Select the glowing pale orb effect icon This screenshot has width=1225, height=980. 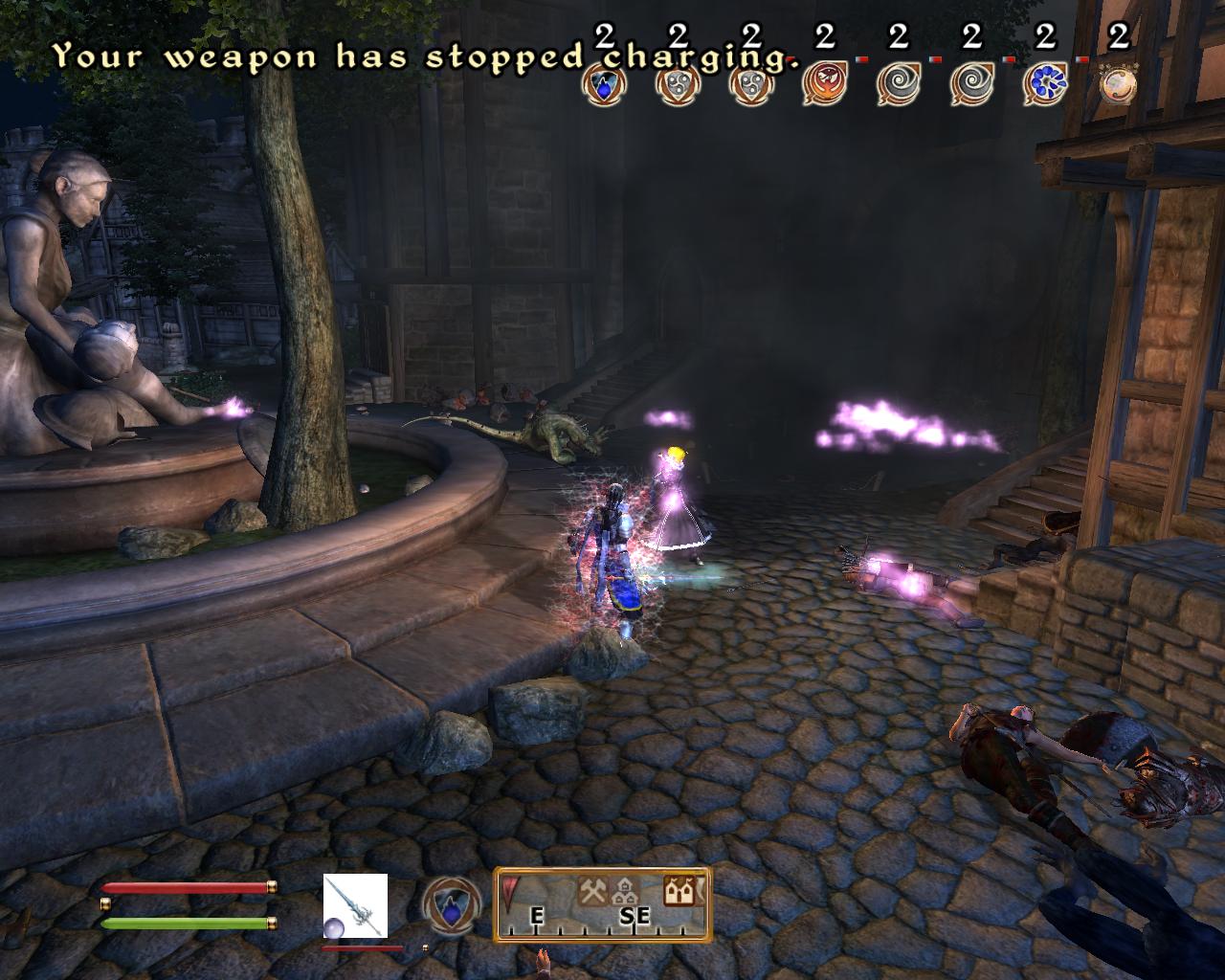click(x=1118, y=84)
